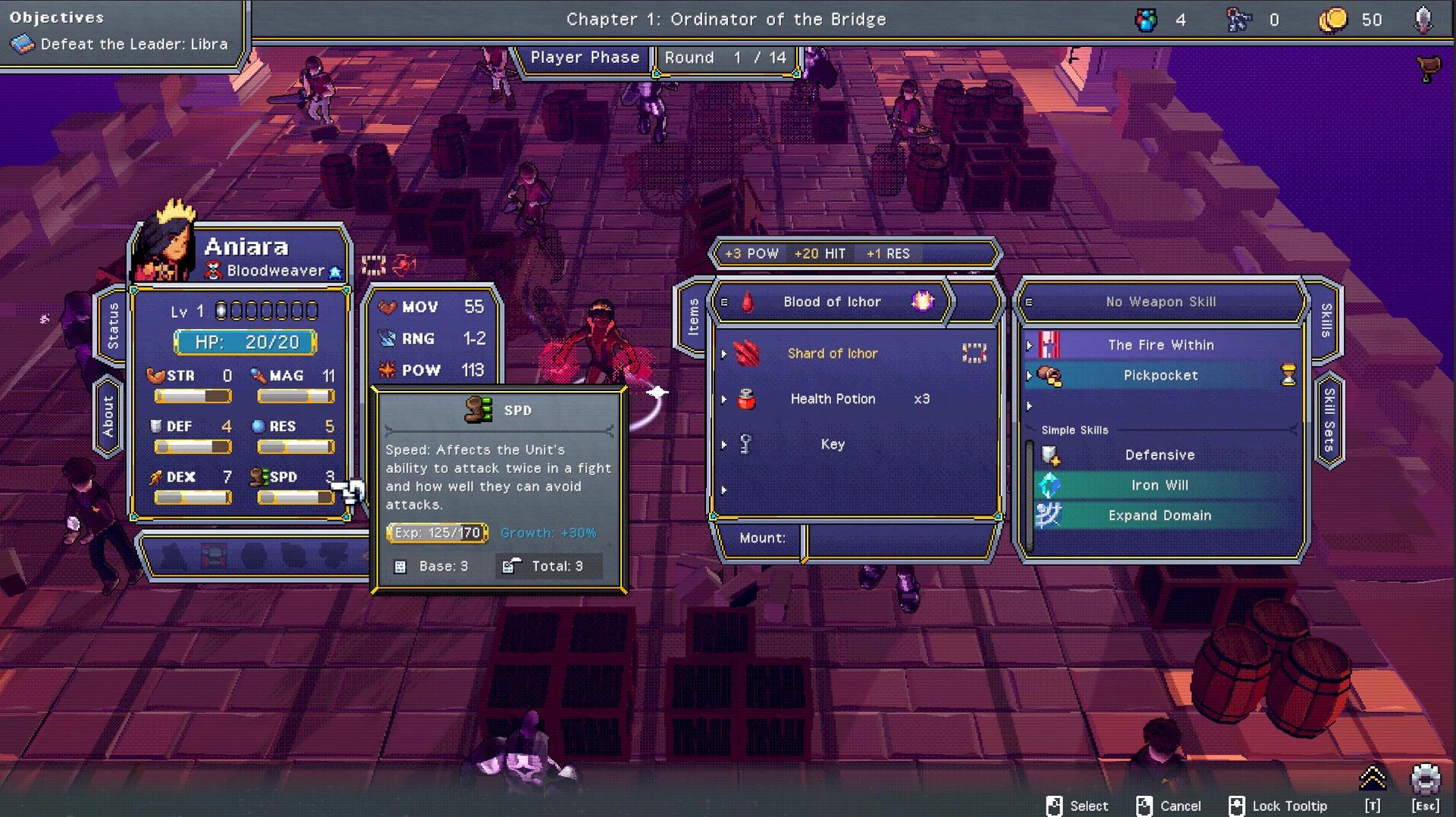Select the Health Potion row
Viewport: 1456px width, 817px height.
[832, 399]
